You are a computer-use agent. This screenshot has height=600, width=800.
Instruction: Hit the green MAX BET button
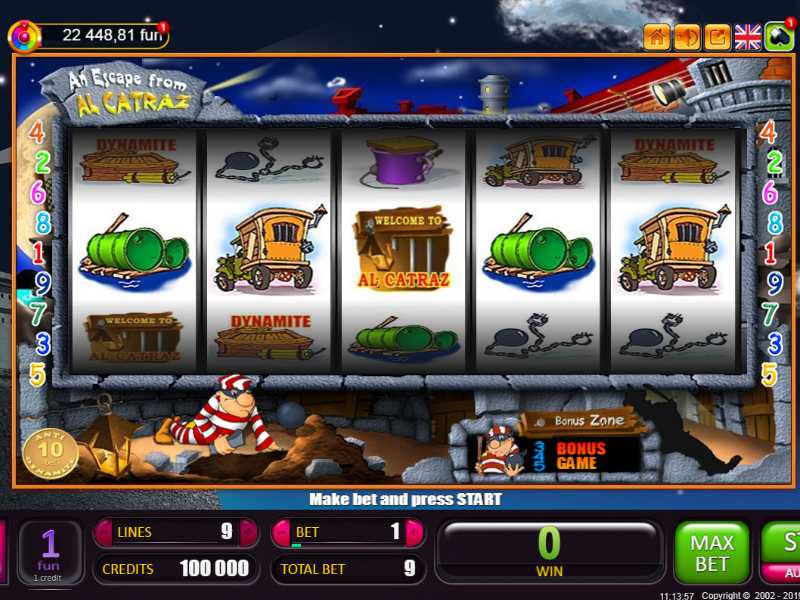(712, 552)
